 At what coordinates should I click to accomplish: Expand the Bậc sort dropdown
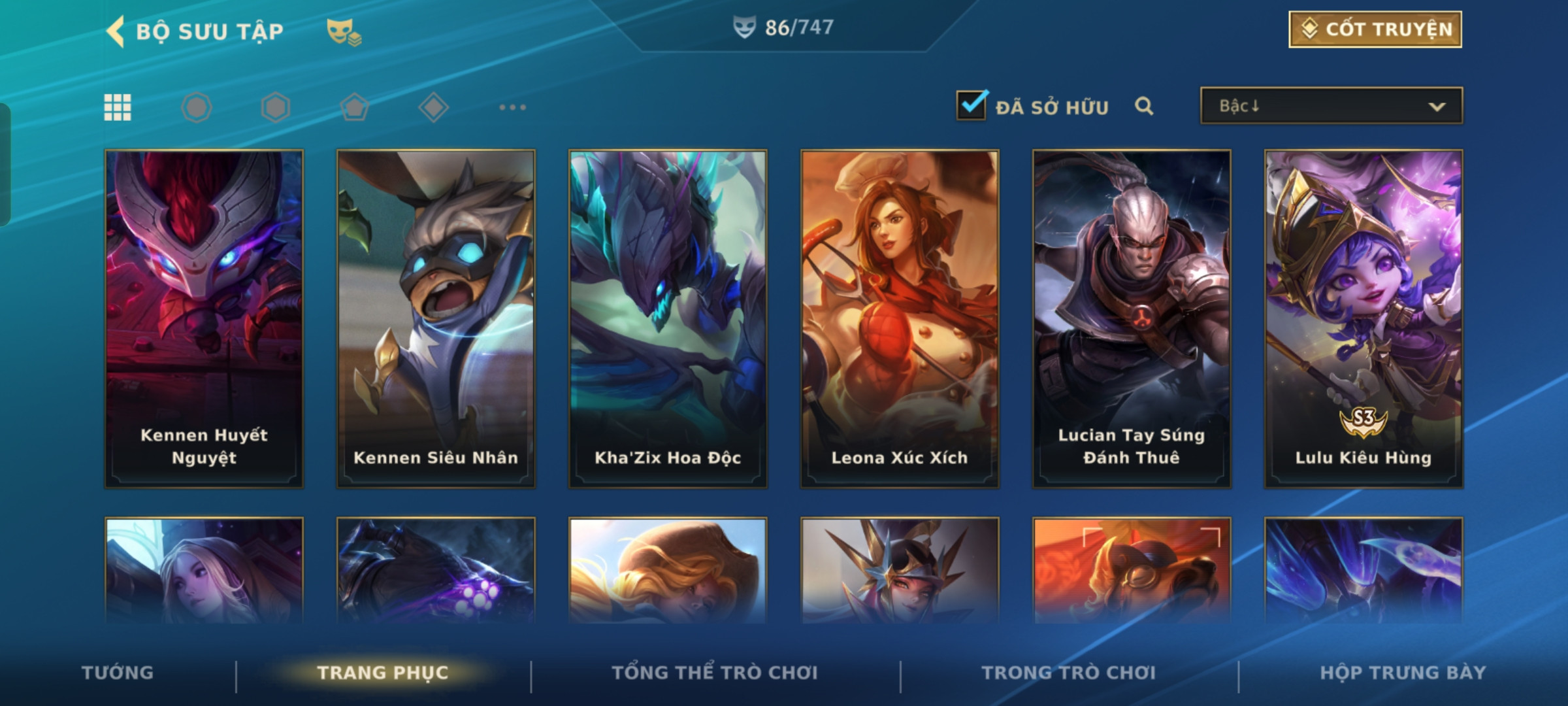coord(1331,106)
